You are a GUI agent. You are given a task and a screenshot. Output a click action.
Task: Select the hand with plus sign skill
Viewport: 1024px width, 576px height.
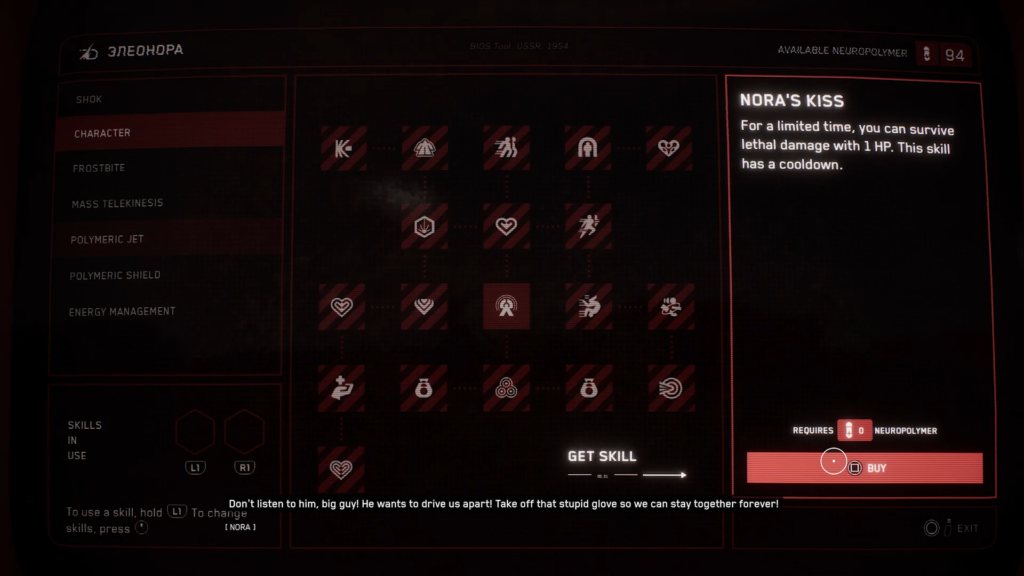(342, 388)
